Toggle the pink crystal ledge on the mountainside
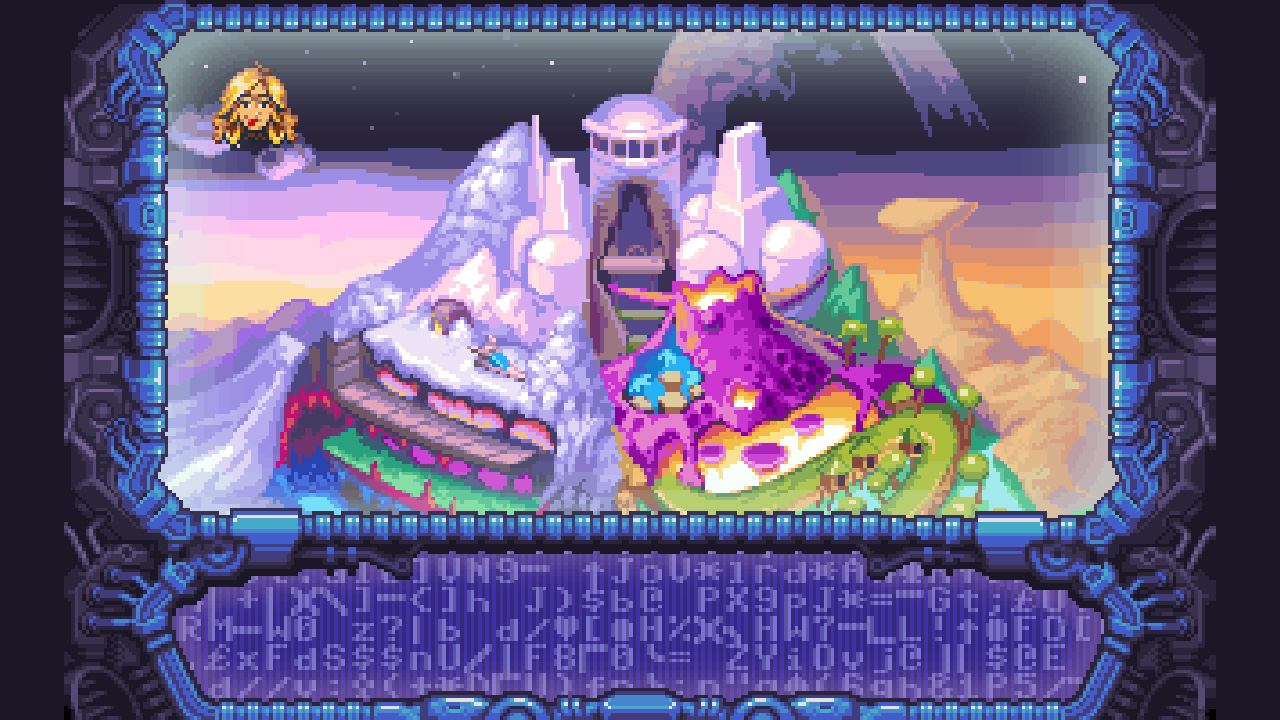This screenshot has height=720, width=1280. [x=440, y=420]
